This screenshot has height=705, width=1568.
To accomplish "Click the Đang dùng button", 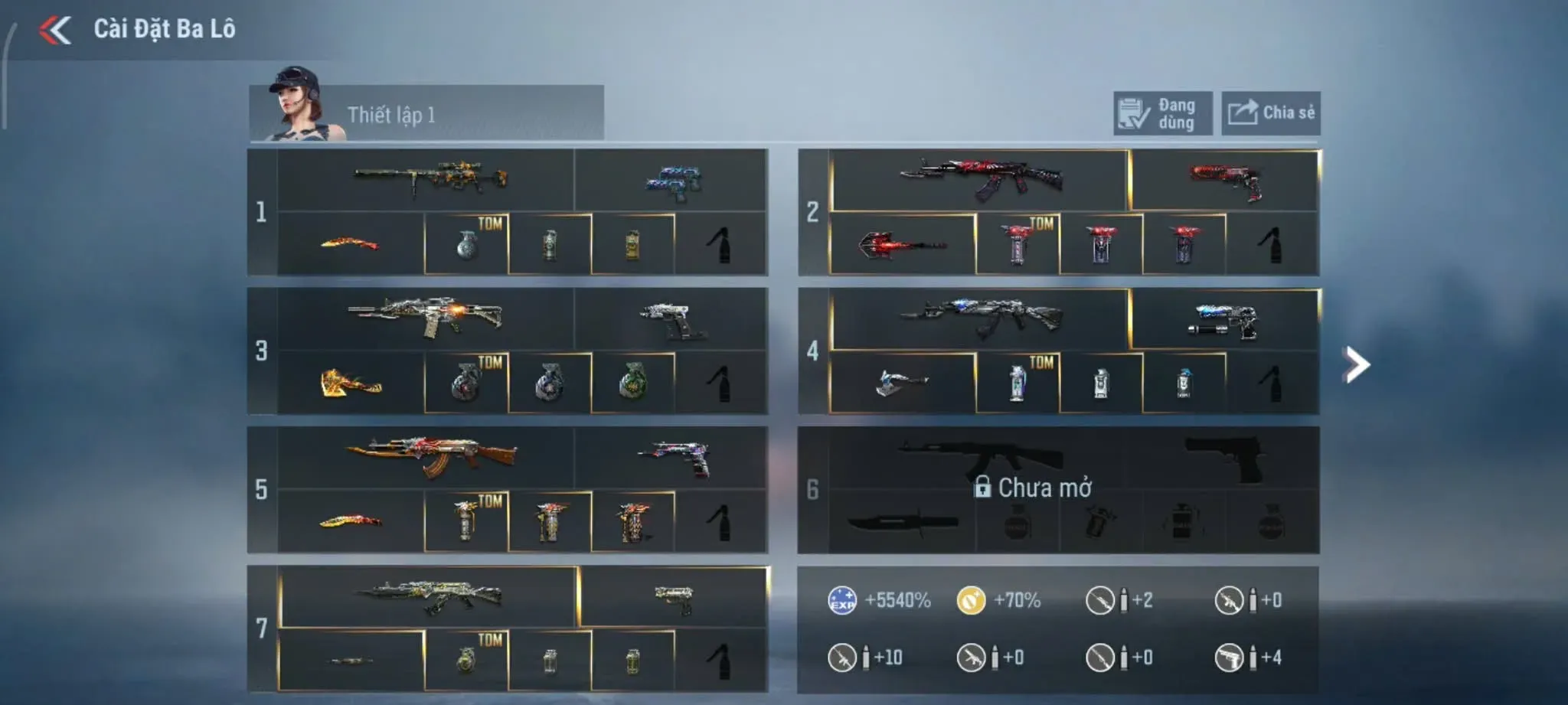I will (1161, 114).
